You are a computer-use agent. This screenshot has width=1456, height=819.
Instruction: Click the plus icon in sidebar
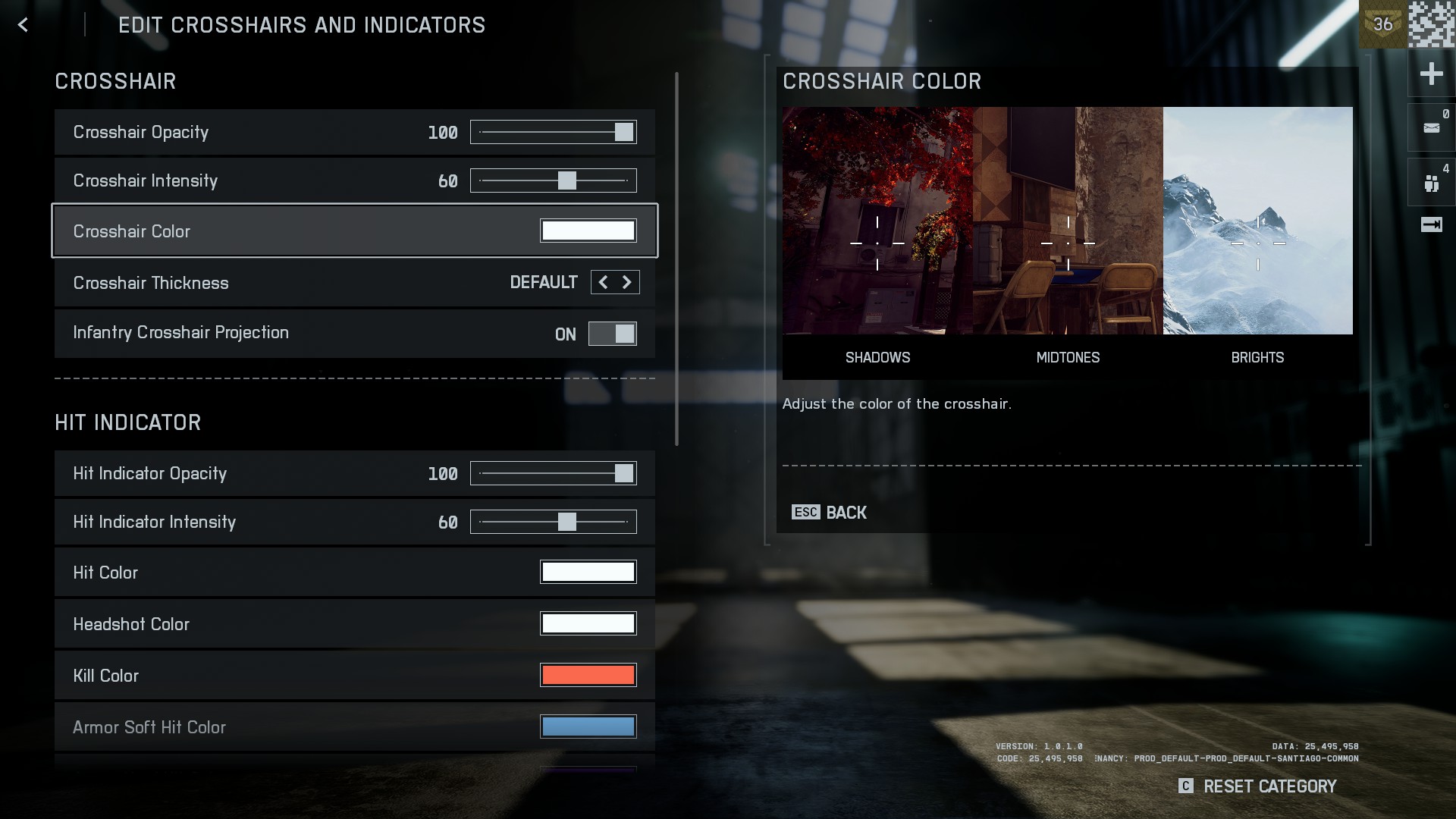tap(1431, 74)
